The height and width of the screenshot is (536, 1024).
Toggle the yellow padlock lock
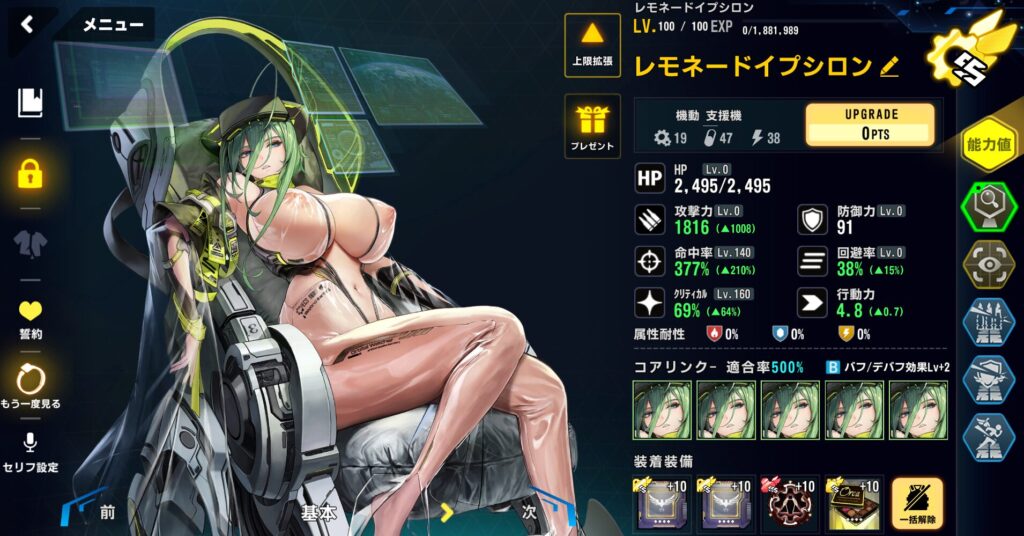pos(31,173)
